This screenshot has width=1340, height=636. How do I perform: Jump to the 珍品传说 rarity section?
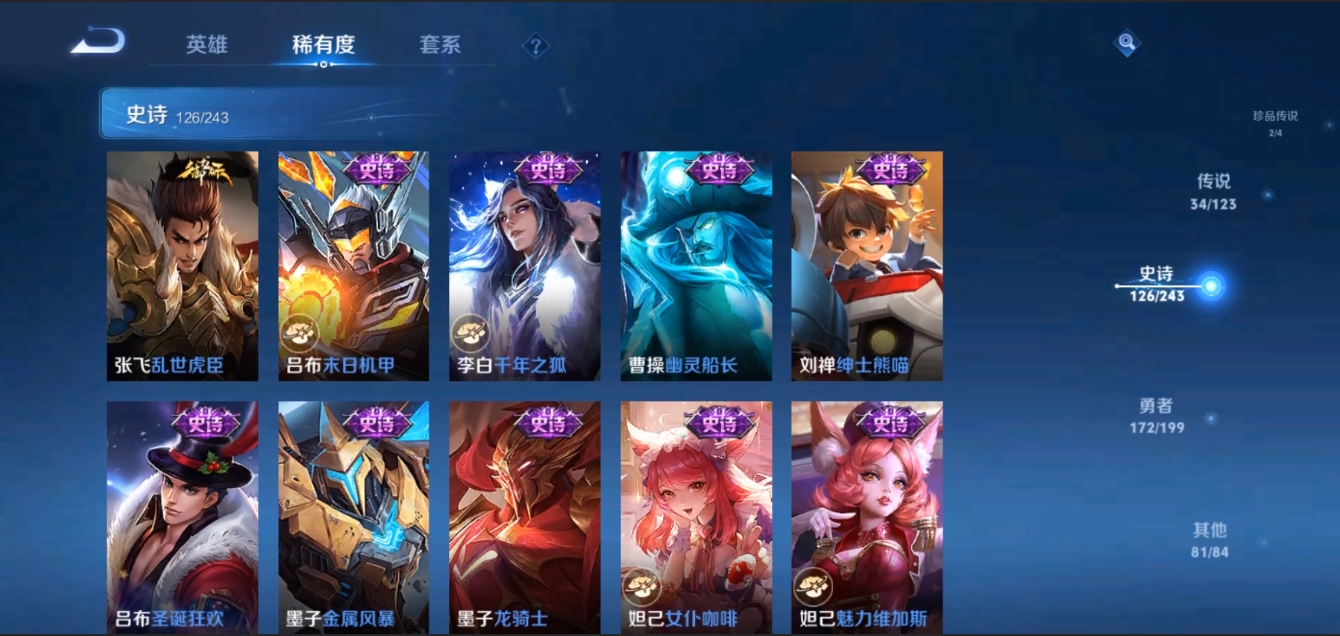tap(1275, 122)
